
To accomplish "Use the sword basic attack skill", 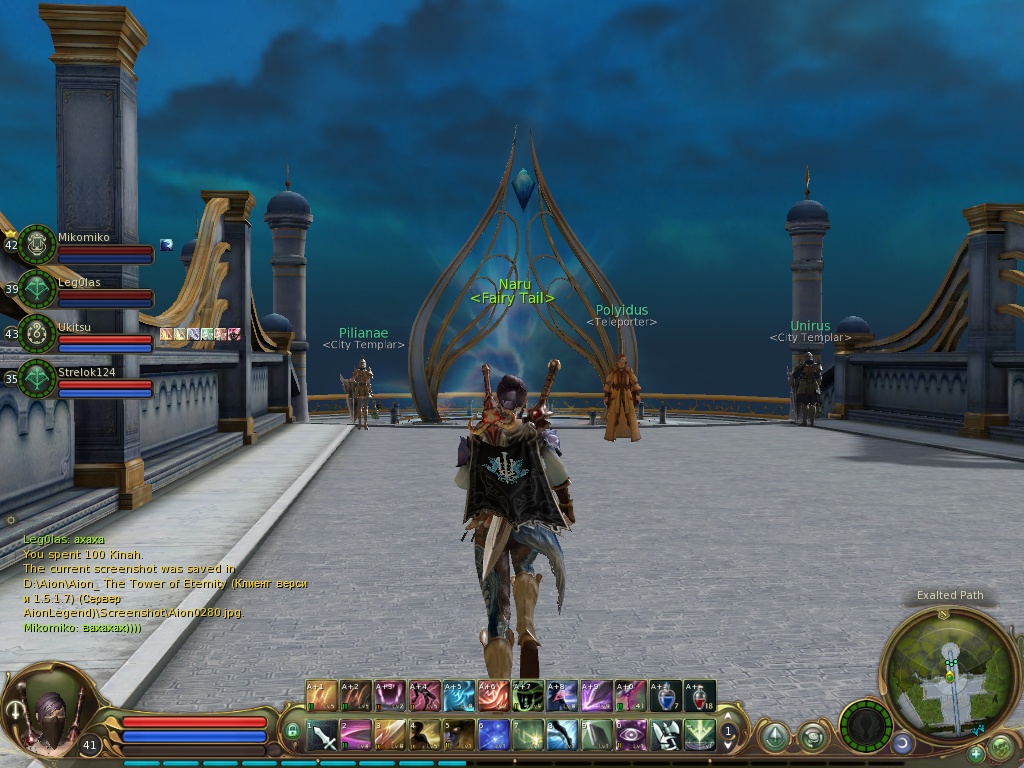I will pos(323,736).
